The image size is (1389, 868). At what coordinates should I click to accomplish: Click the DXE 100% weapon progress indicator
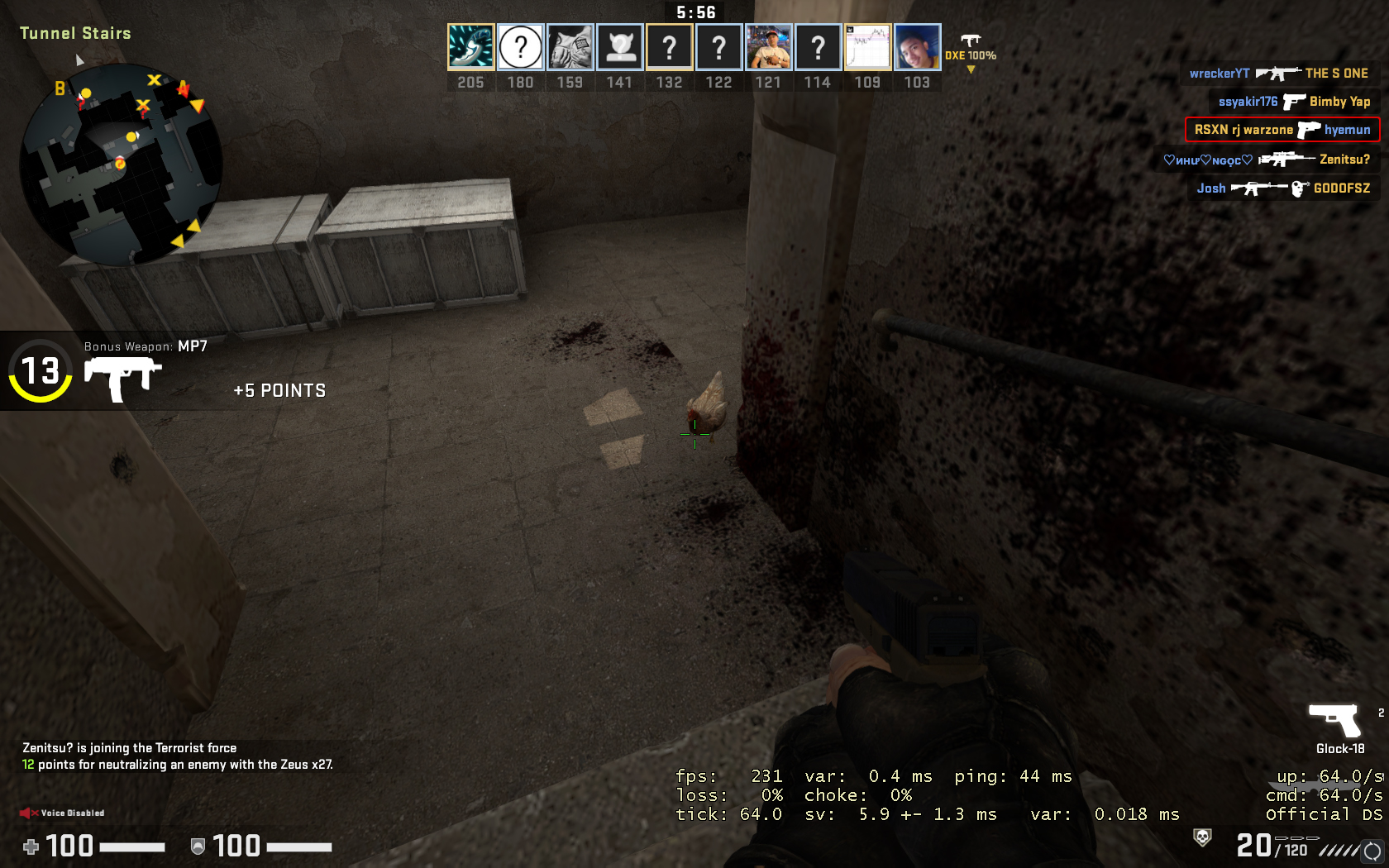tap(971, 51)
